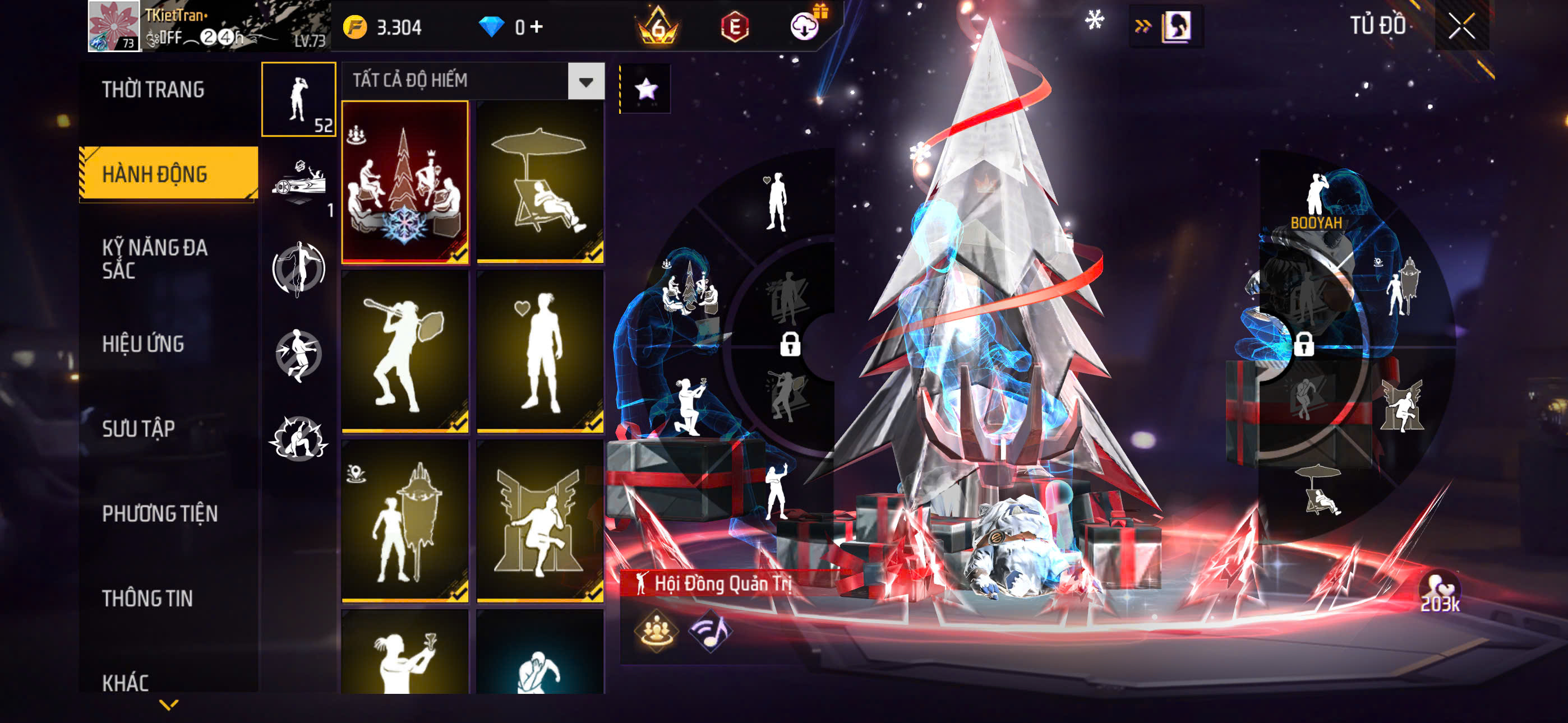Switch to Kỹ Năng Đa Sắc
The width and height of the screenshot is (1568, 723).
coord(155,258)
